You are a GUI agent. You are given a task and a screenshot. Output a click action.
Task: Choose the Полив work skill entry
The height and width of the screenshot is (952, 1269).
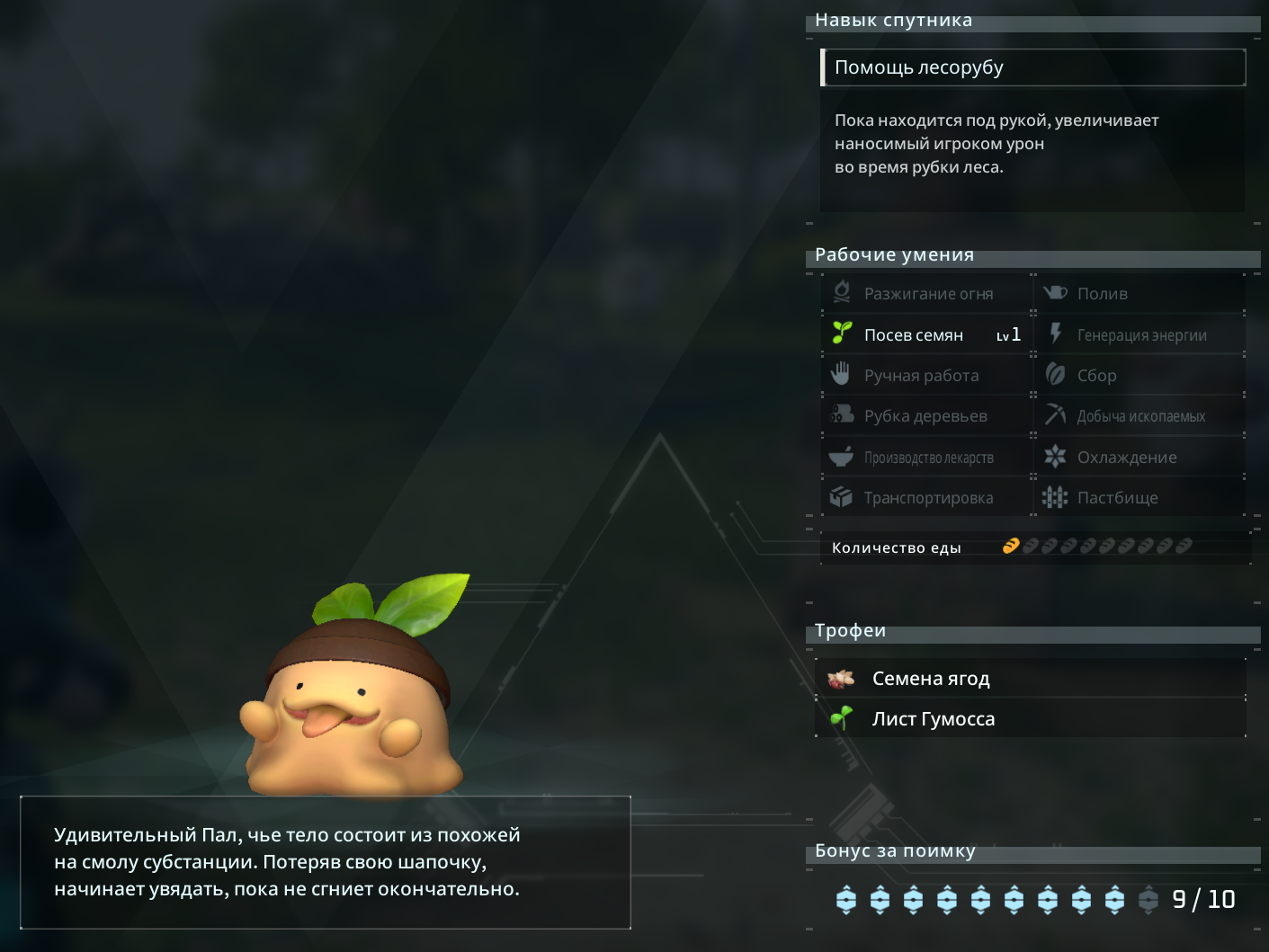(1140, 293)
